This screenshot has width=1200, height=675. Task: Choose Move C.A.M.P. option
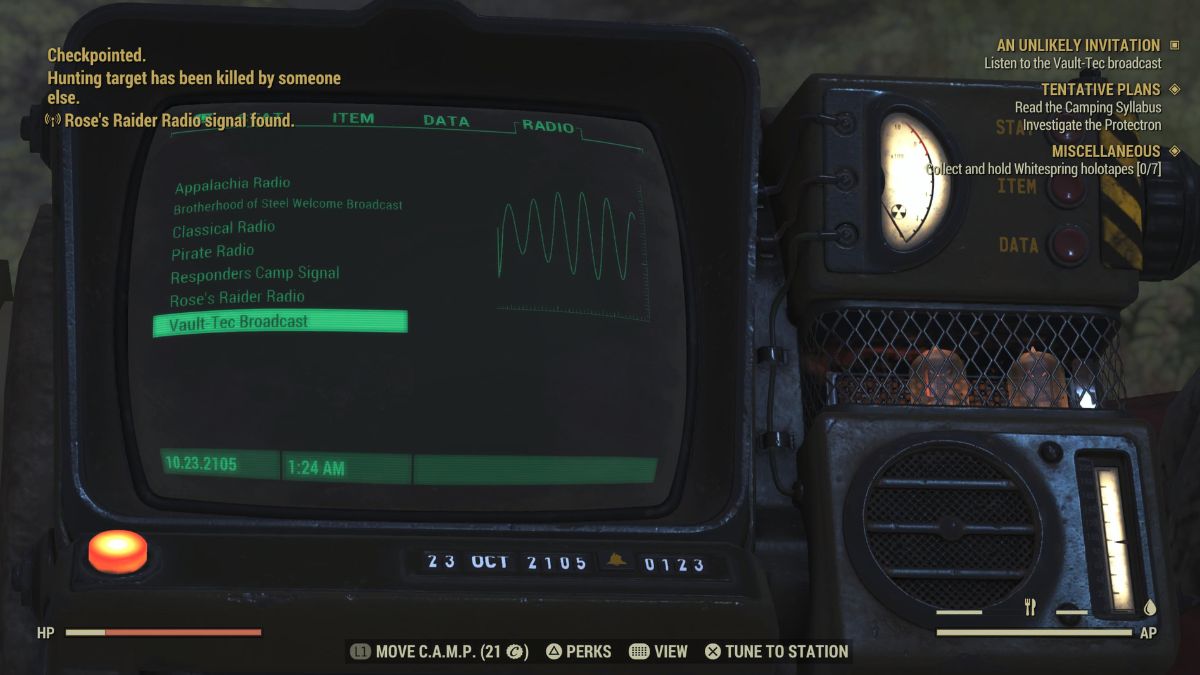(x=439, y=651)
